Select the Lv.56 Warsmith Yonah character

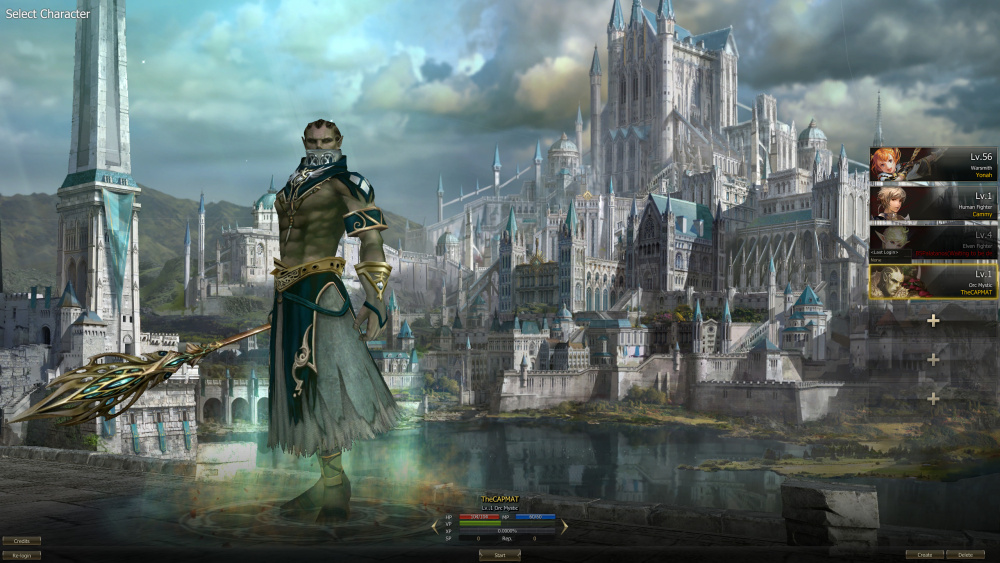coord(932,164)
